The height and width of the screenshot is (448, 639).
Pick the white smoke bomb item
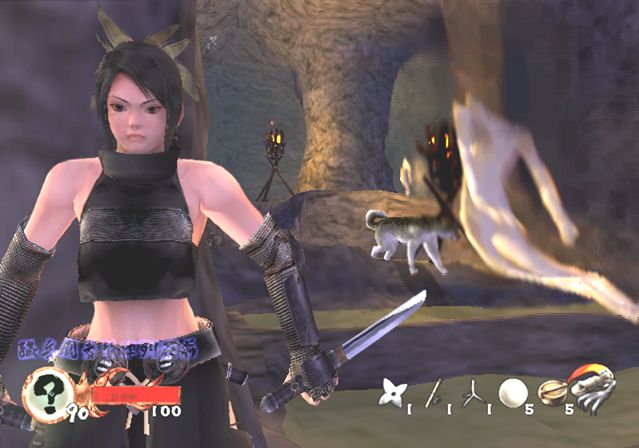click(512, 392)
